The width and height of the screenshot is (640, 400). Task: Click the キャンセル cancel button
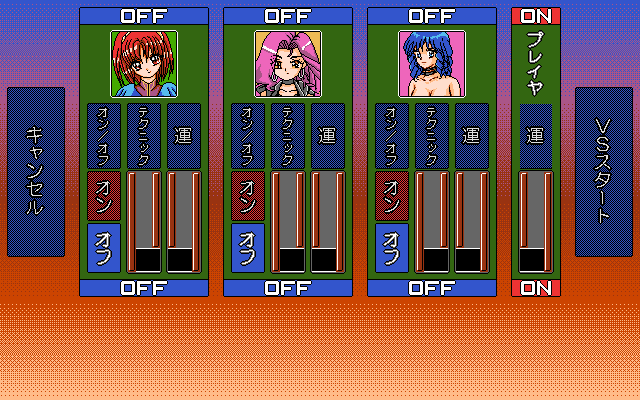[36, 172]
